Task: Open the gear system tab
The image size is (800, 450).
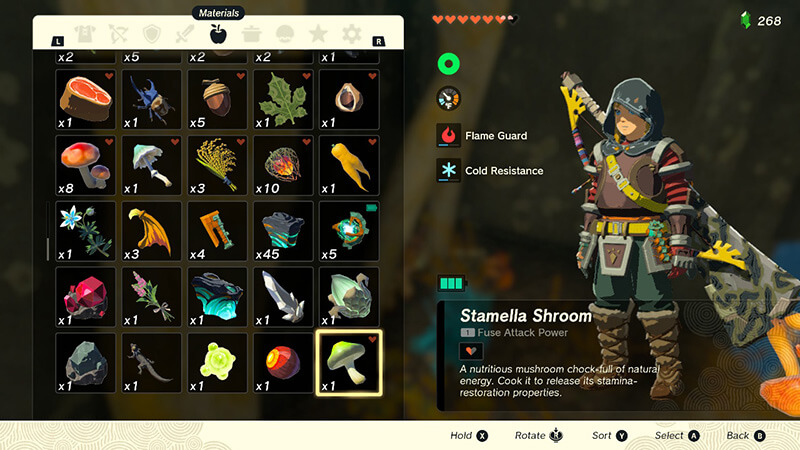Action: pyautogui.click(x=351, y=34)
